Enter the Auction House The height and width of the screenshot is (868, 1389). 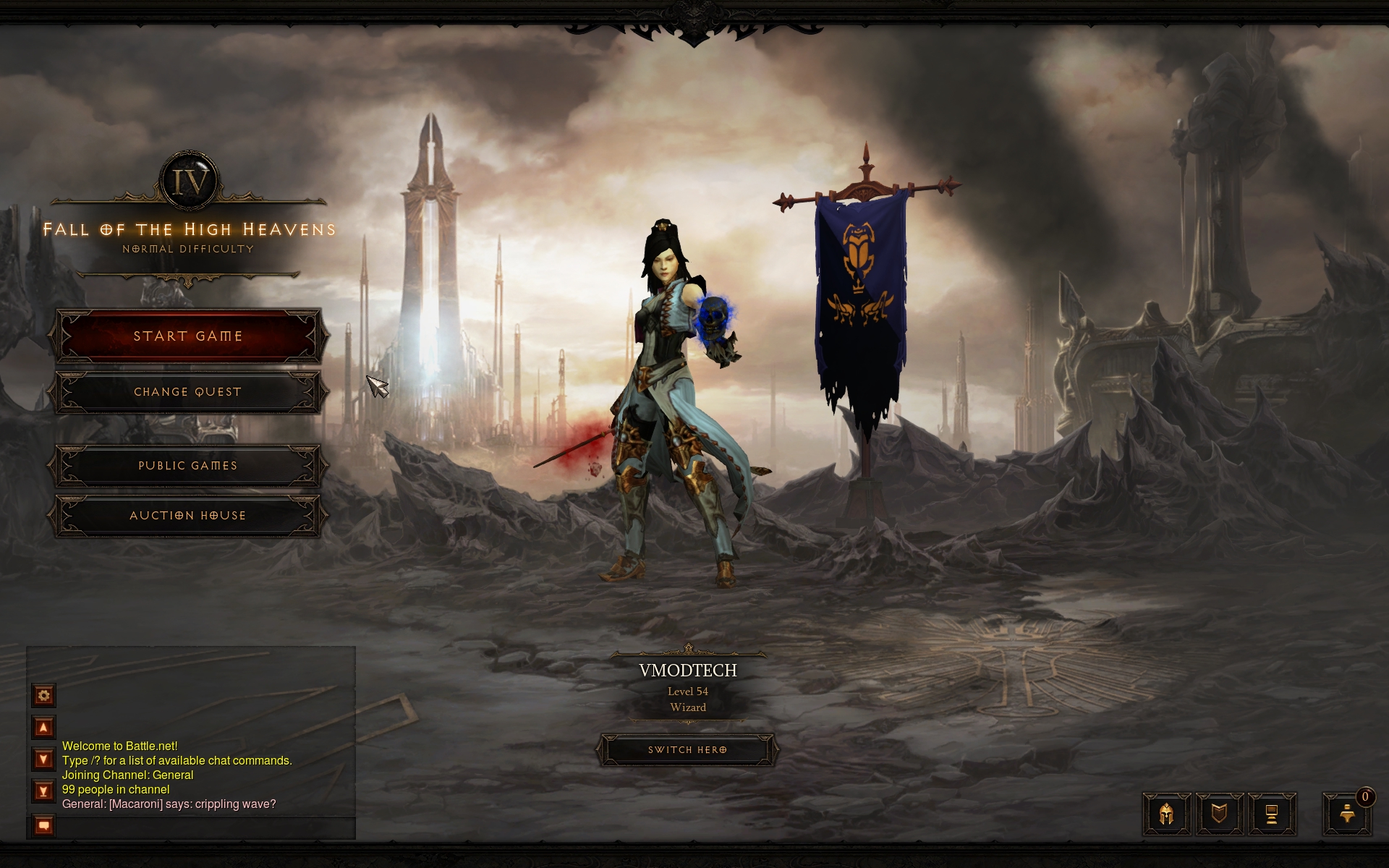pos(188,516)
